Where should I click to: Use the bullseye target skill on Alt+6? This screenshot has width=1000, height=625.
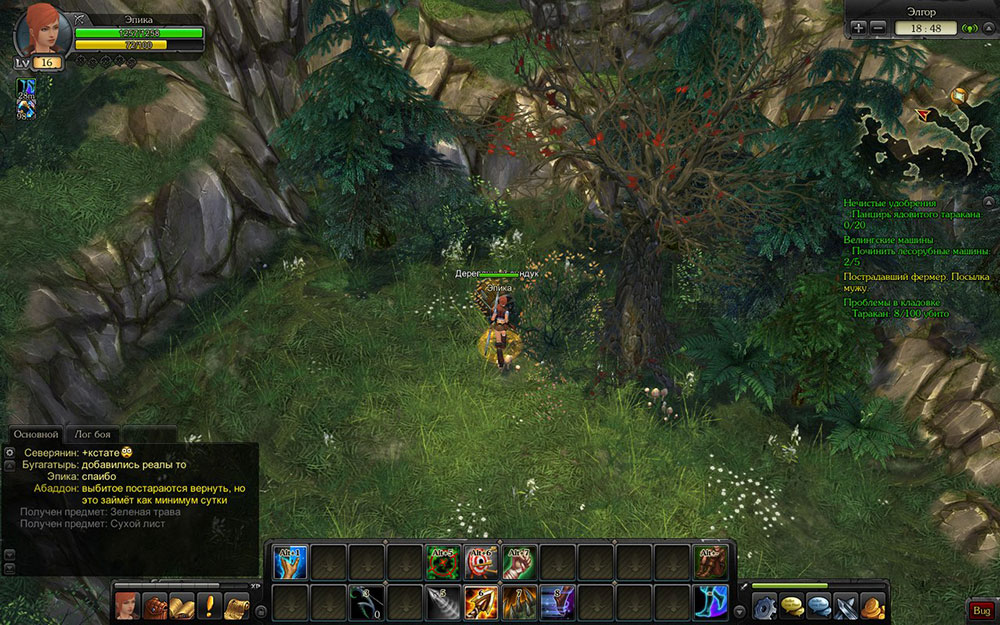482,562
